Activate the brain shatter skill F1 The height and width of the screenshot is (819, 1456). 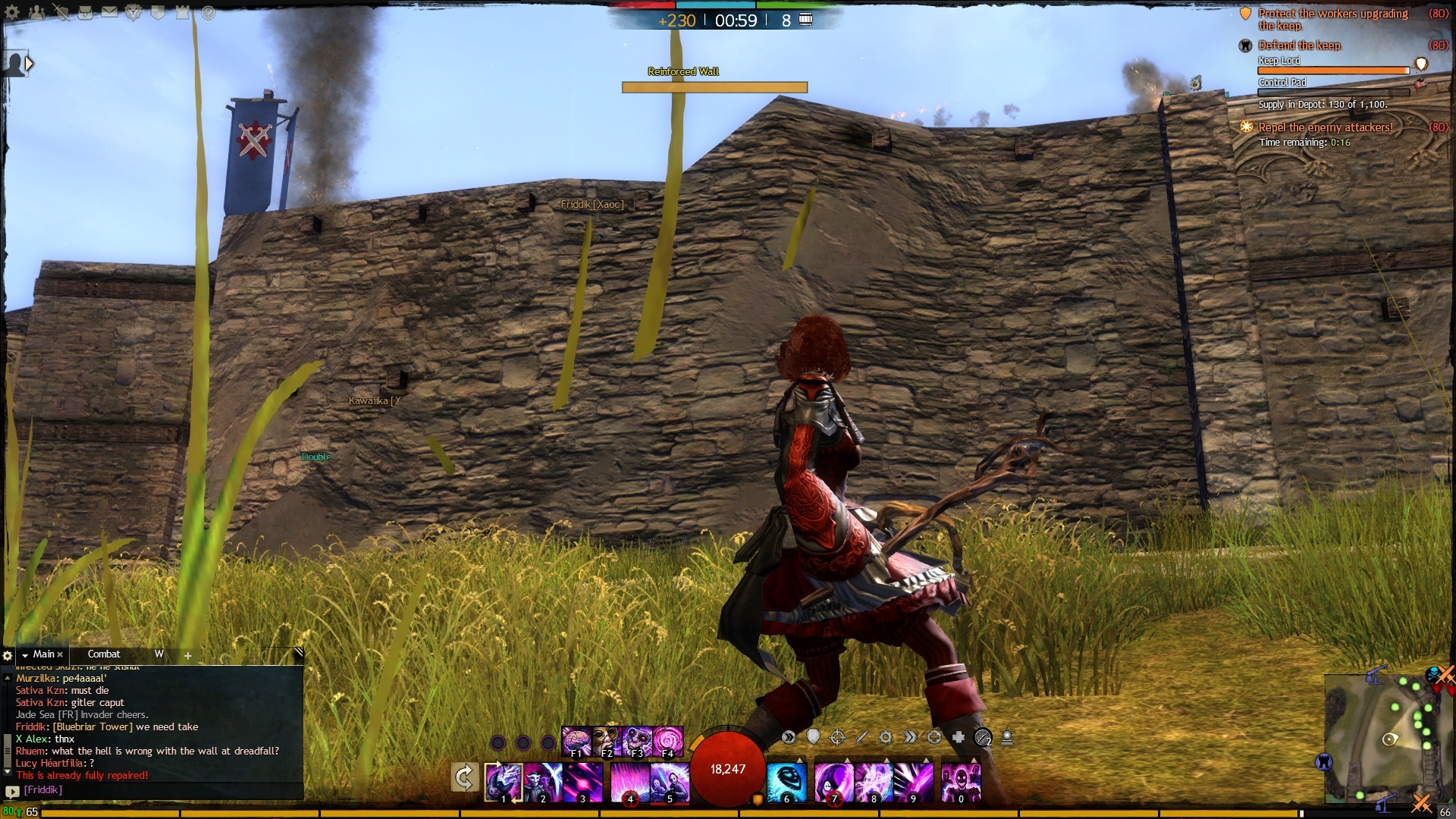click(576, 742)
